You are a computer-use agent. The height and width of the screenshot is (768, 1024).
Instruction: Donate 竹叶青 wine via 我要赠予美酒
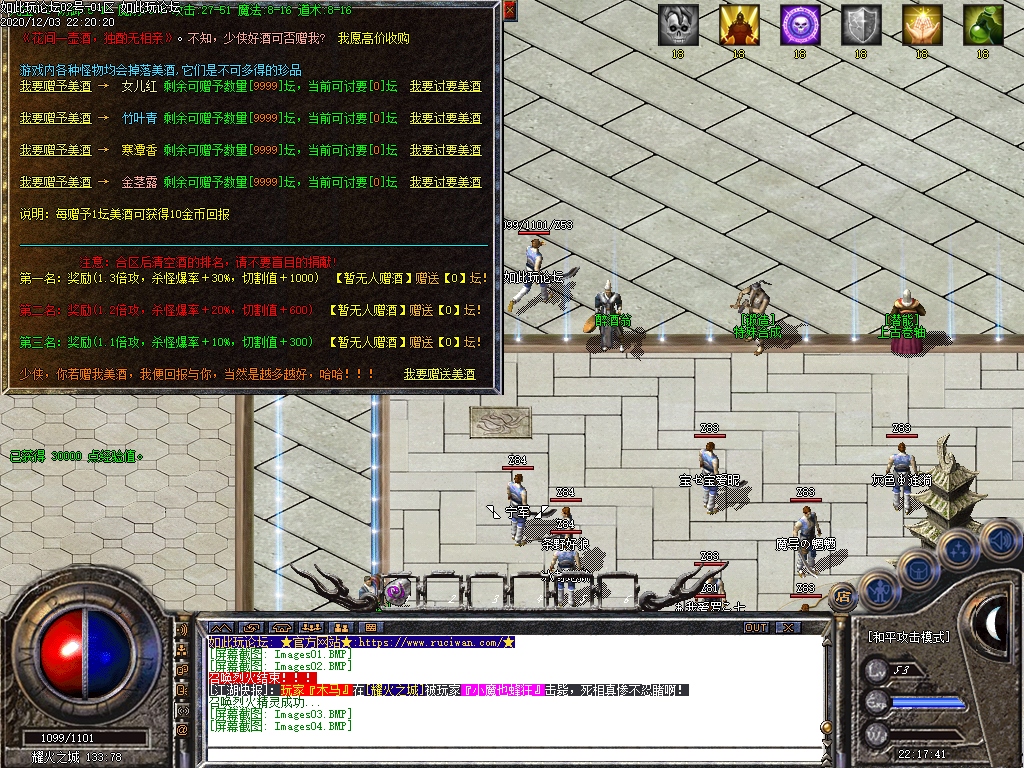56,118
